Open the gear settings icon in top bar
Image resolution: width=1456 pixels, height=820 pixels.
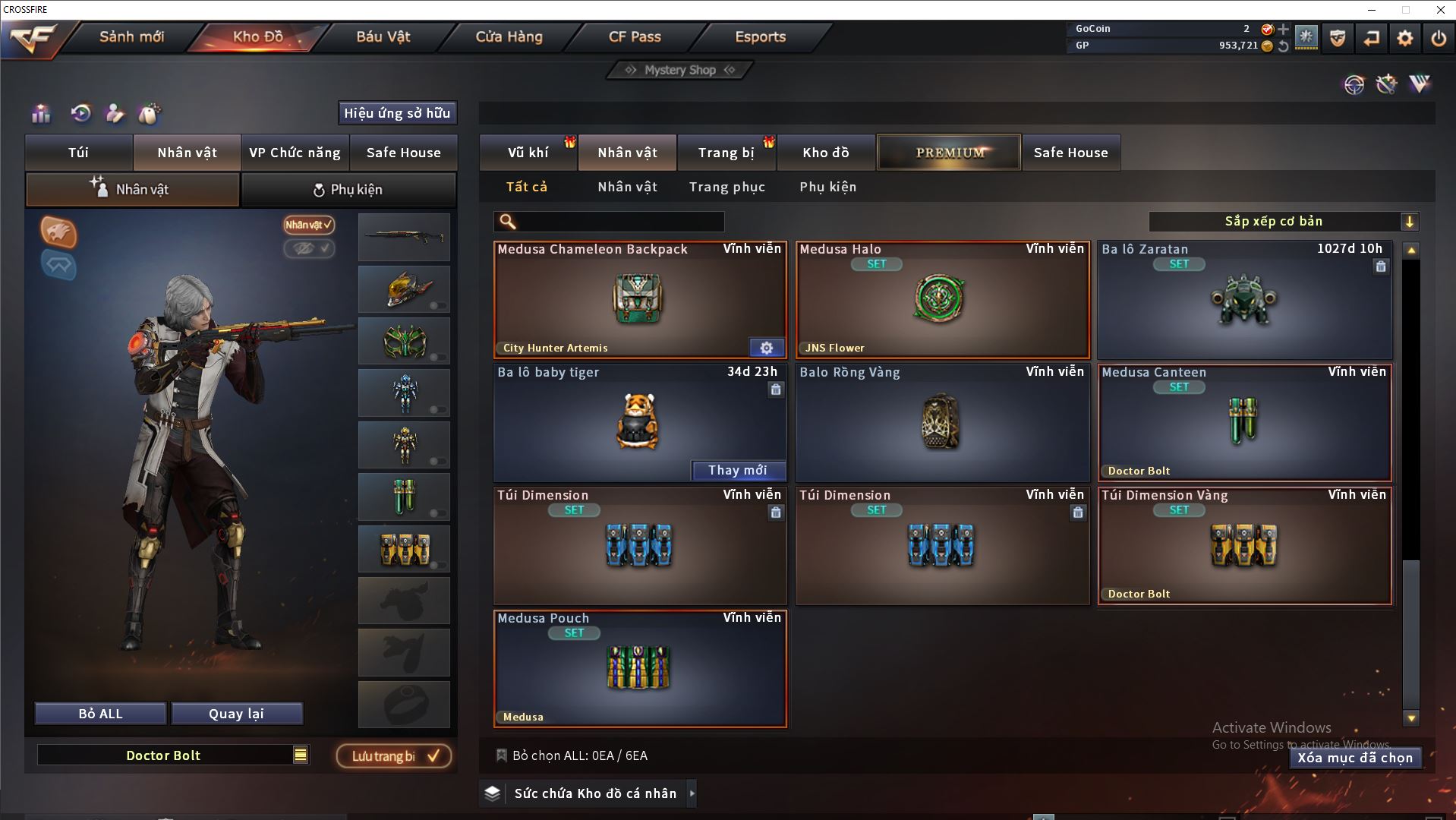coord(1404,38)
